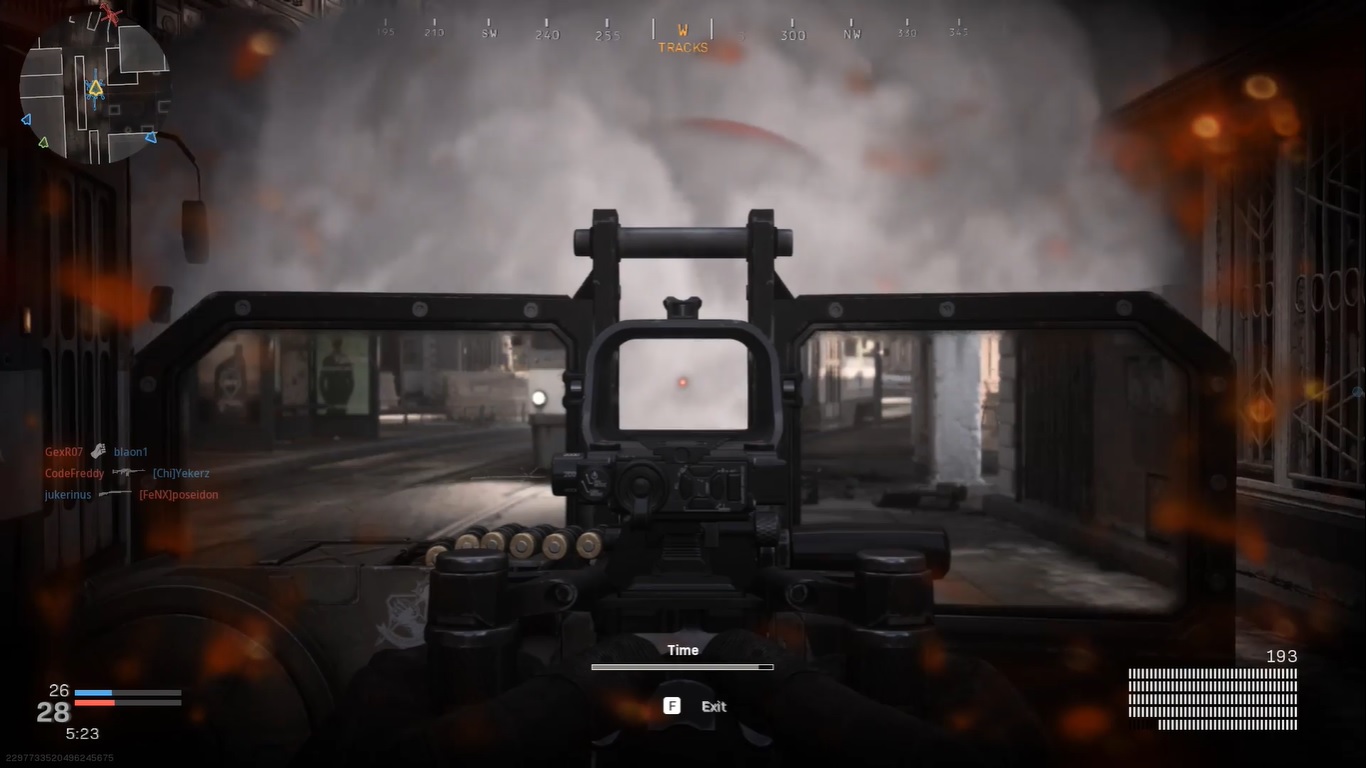This screenshot has height=768, width=1366.
Task: Click the fist melee icon in the killfeed
Action: click(98, 451)
